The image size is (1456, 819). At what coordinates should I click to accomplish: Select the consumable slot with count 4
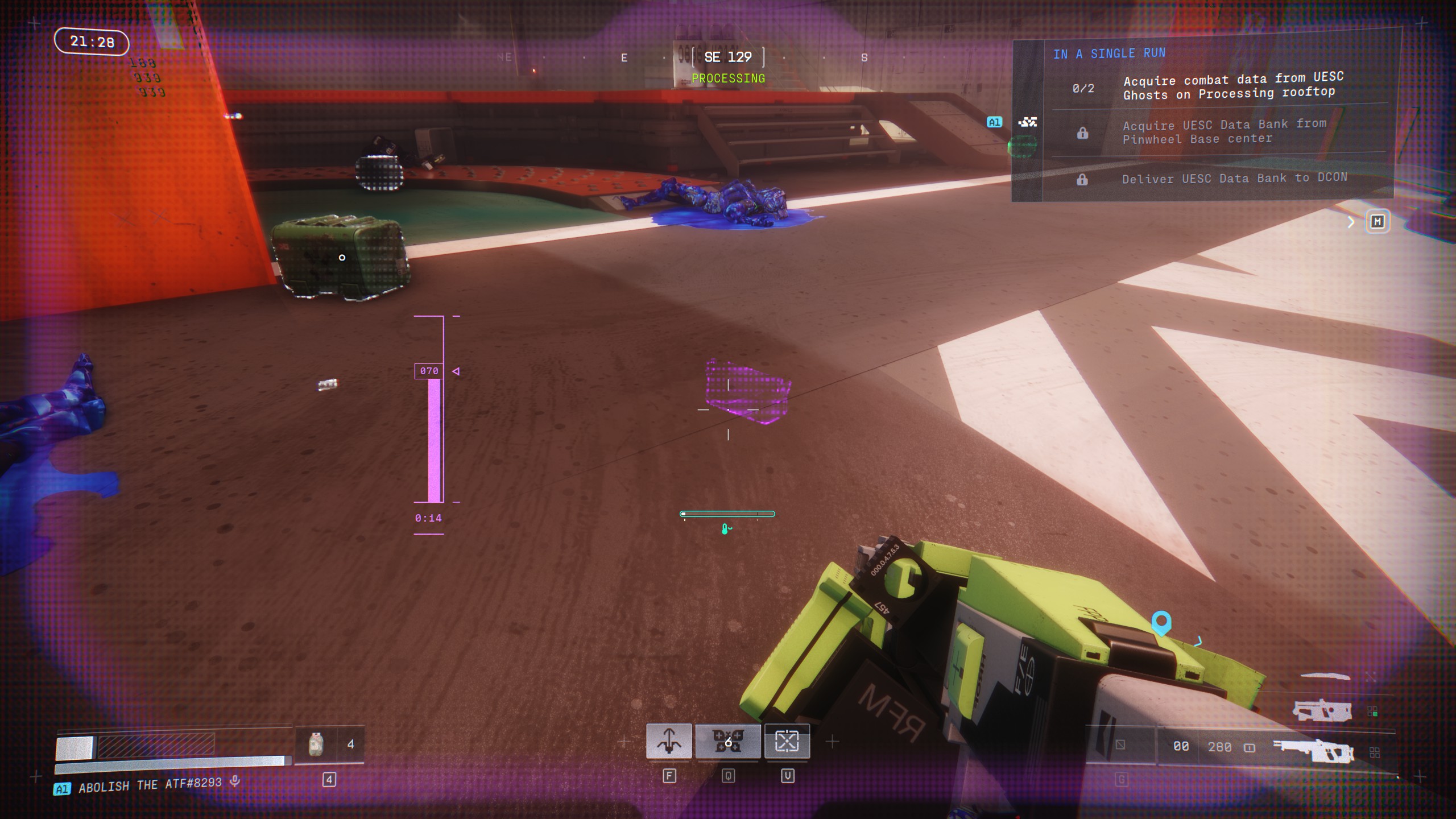[330, 744]
